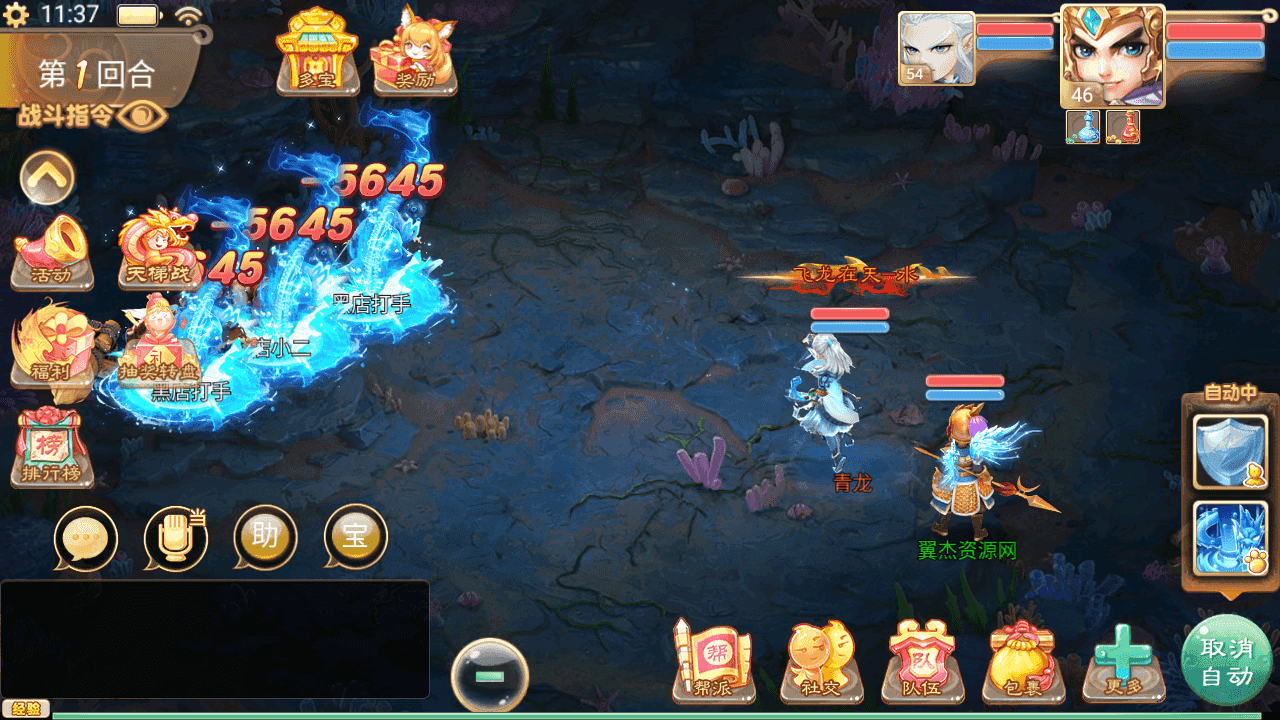
Task: Expand the 更多 more options
Action: tap(1123, 660)
